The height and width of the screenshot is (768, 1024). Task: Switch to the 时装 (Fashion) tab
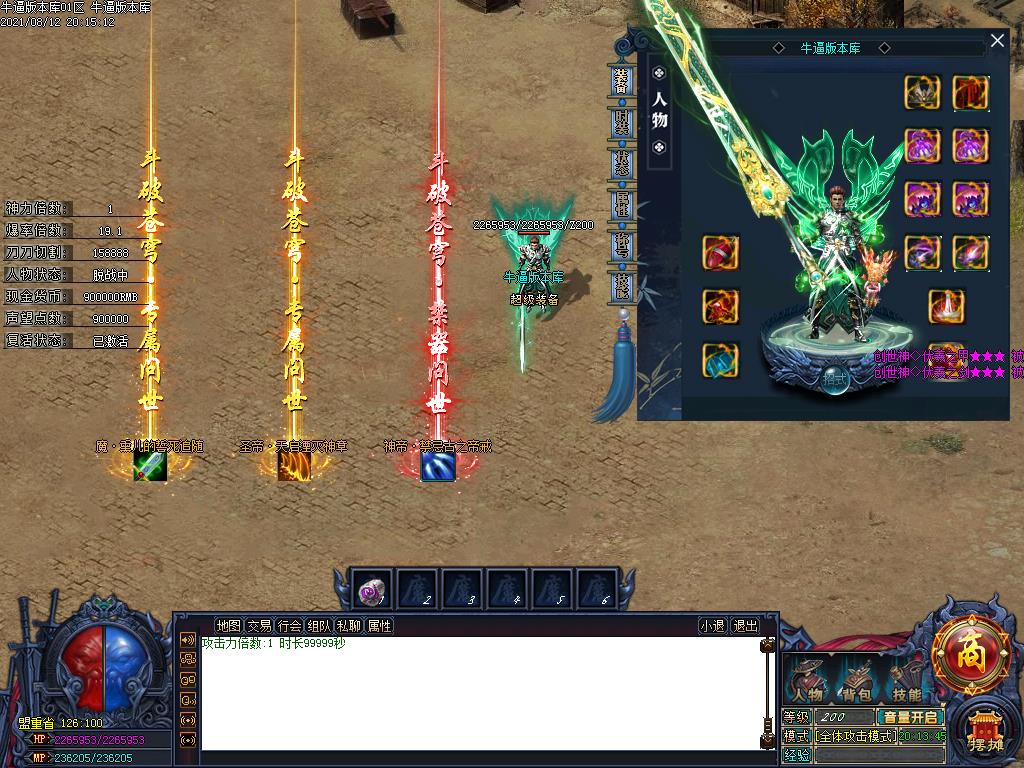(x=621, y=123)
